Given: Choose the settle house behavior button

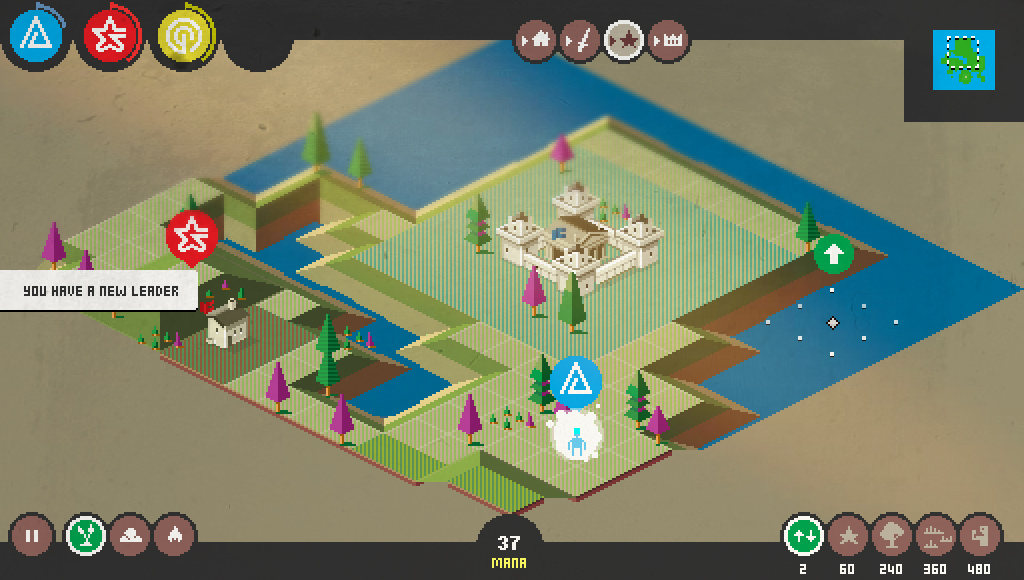Looking at the screenshot, I should [x=536, y=41].
